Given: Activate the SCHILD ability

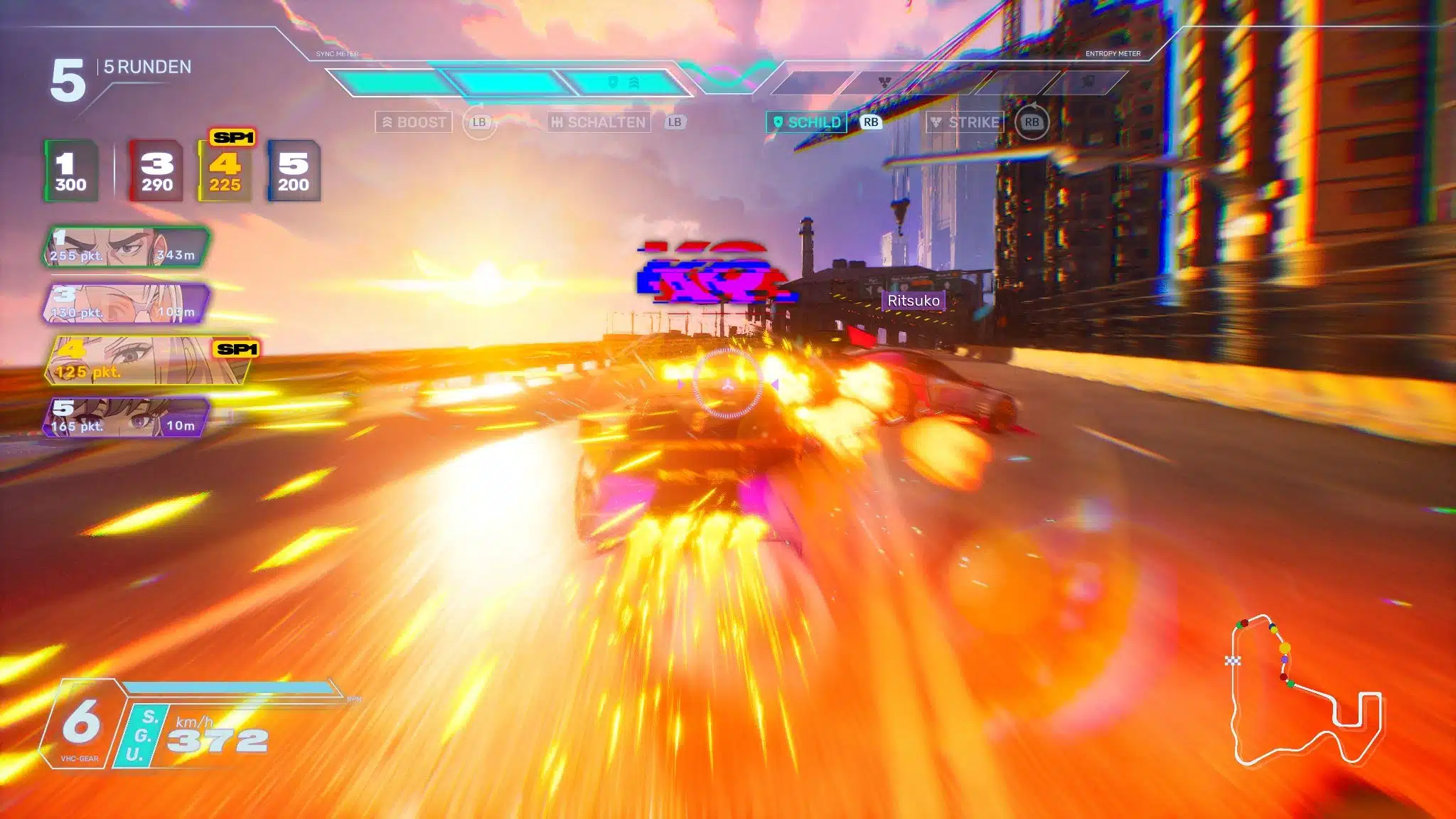Looking at the screenshot, I should [807, 122].
